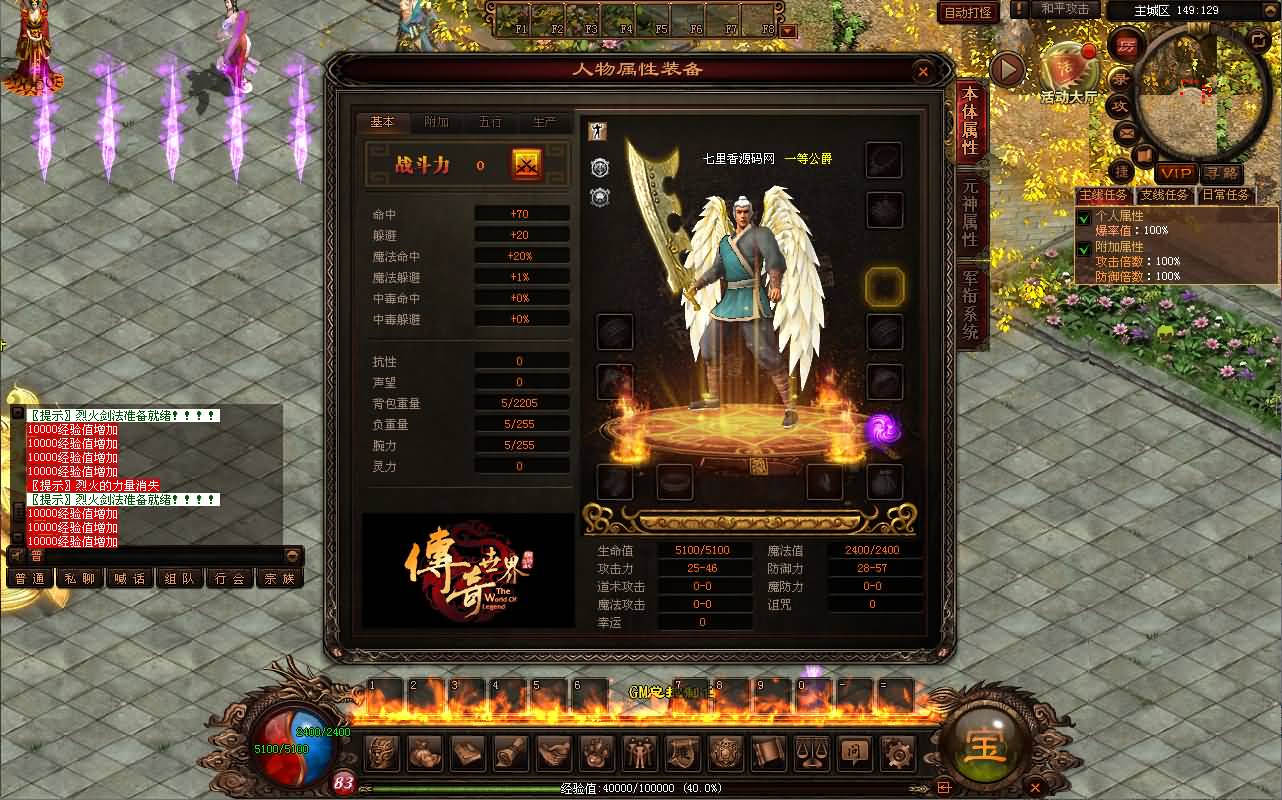Click the 寻路 pathfinding button

(1222, 174)
